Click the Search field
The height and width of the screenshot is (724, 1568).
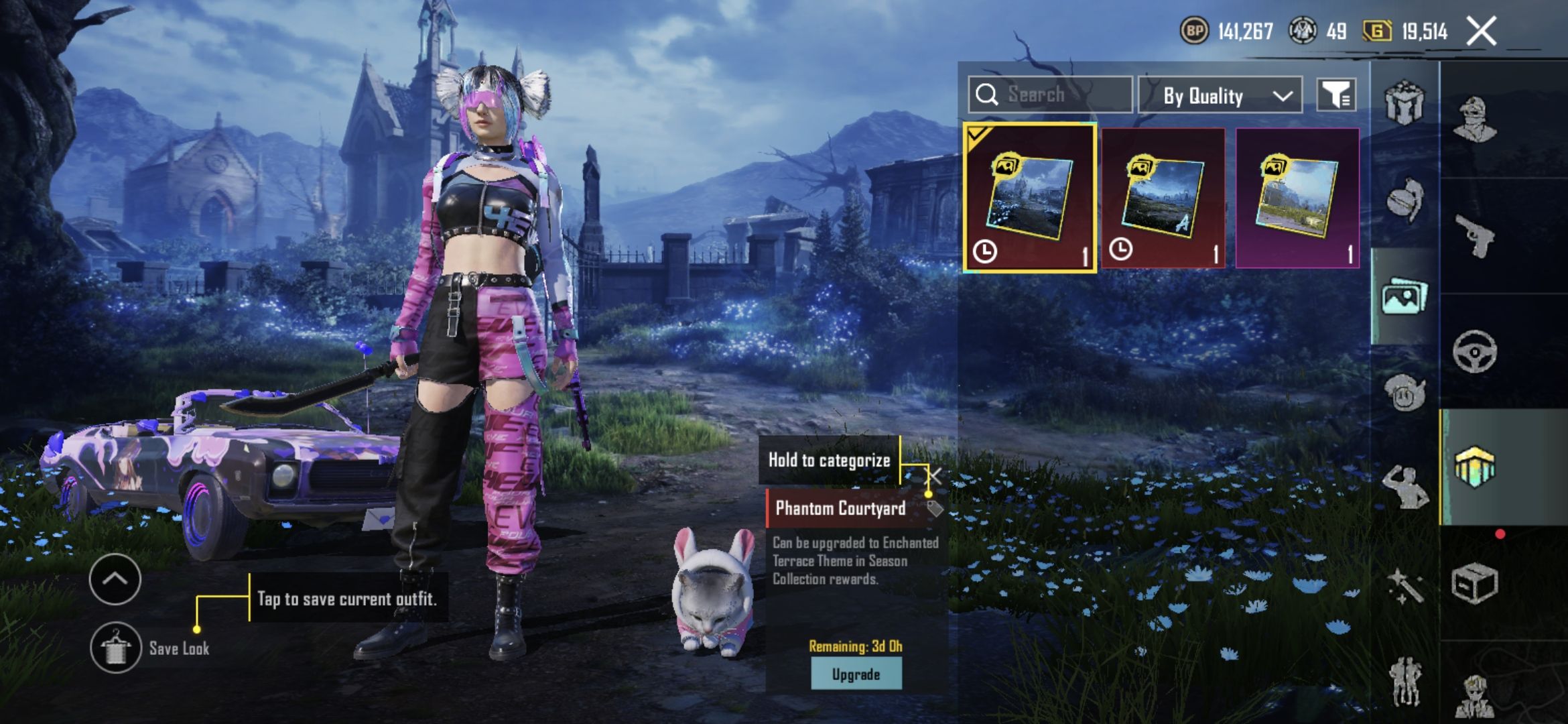click(x=1050, y=95)
